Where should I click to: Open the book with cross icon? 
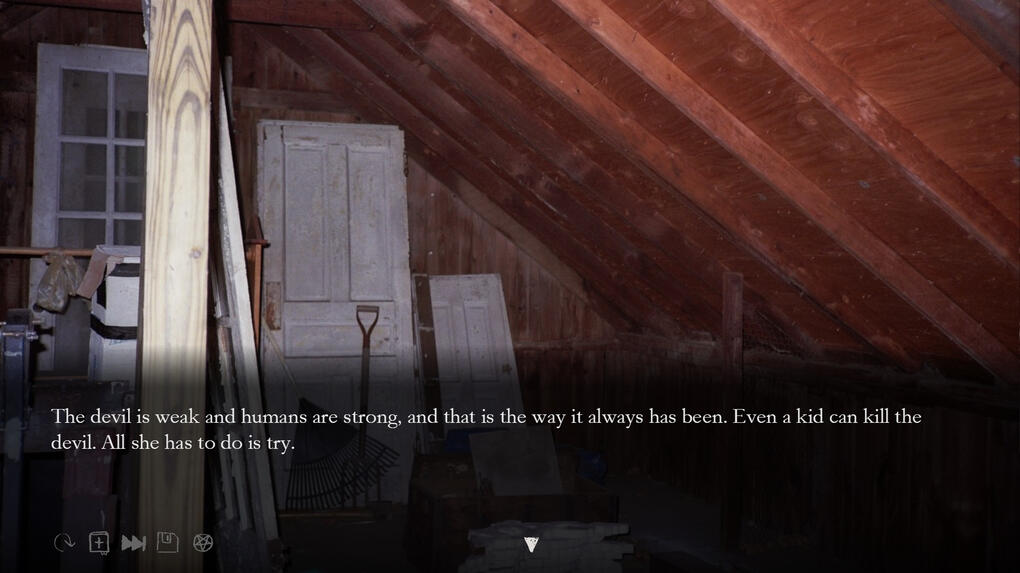(x=99, y=543)
